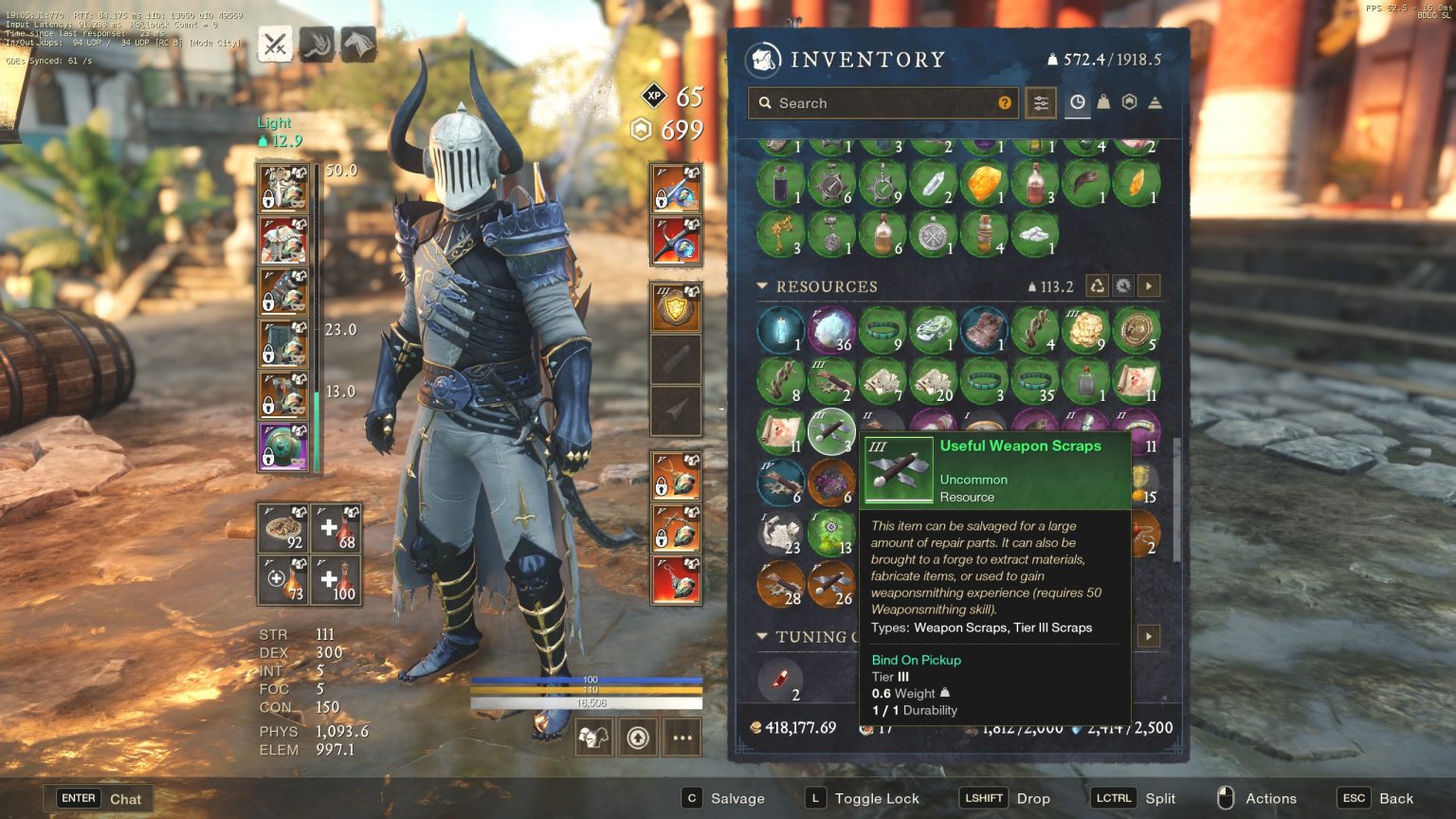The height and width of the screenshot is (819, 1456).
Task: Switch to the clock recently-acquired sort tab
Action: 1077,102
